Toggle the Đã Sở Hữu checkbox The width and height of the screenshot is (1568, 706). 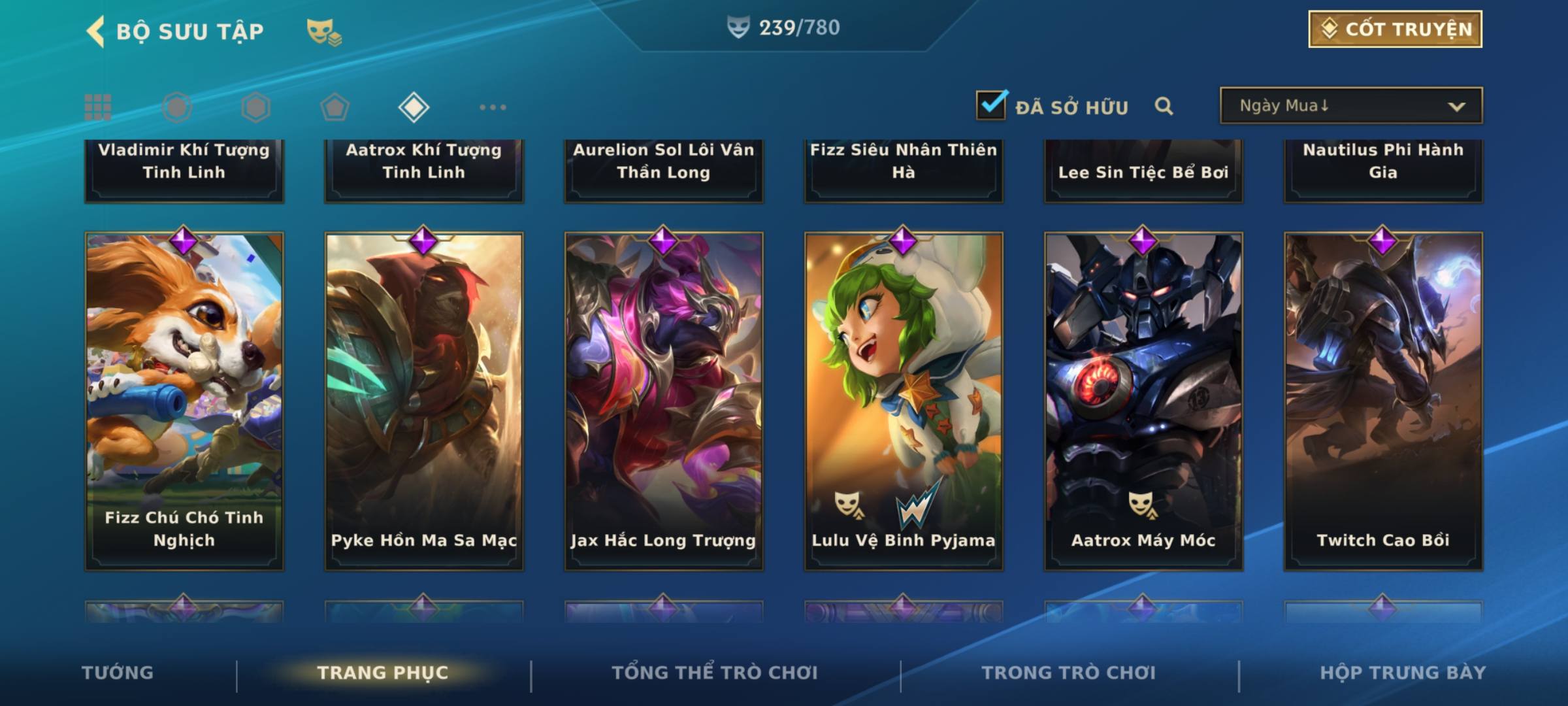click(991, 105)
